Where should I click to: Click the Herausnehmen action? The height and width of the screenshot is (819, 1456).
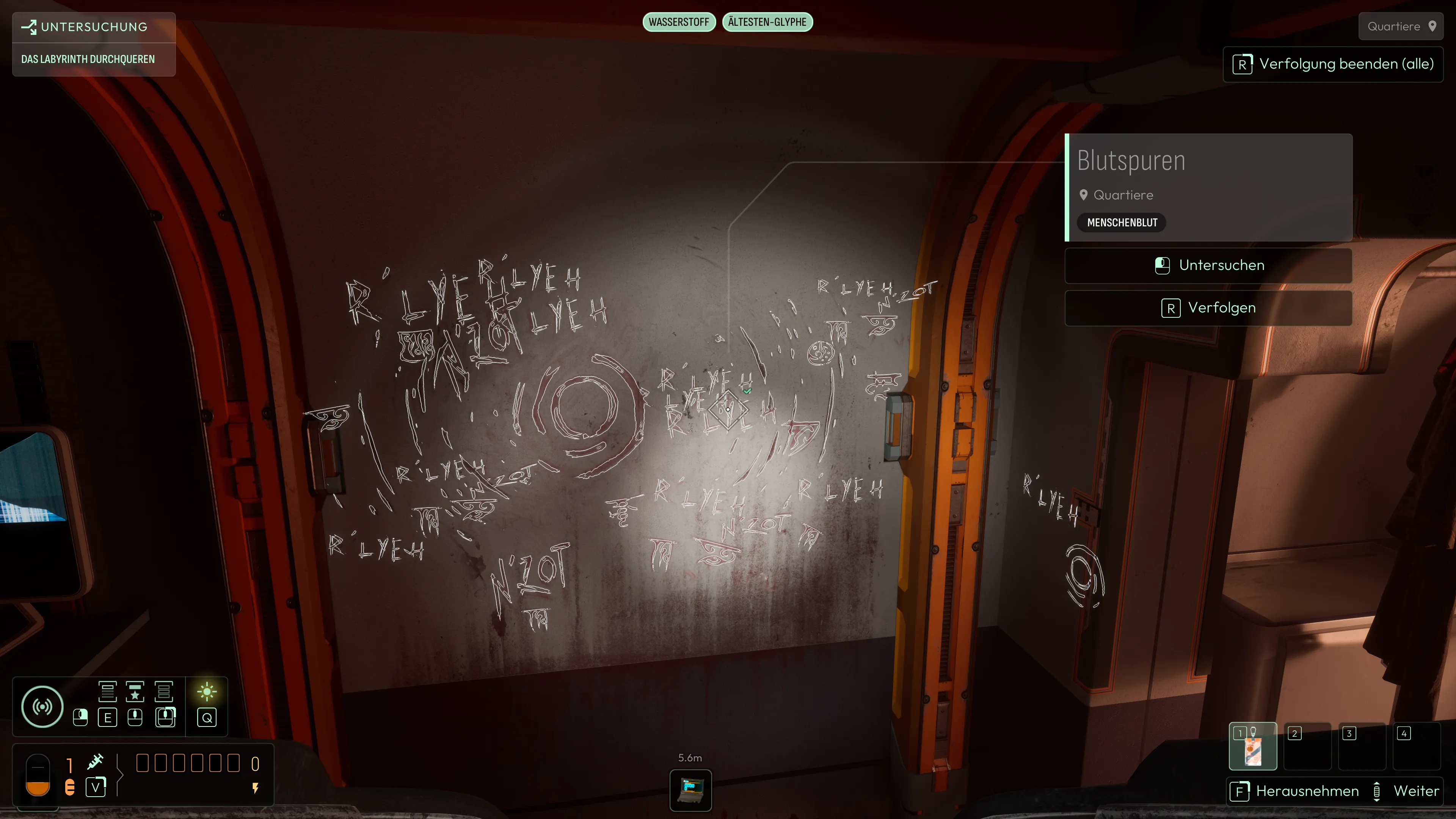[x=1294, y=791]
